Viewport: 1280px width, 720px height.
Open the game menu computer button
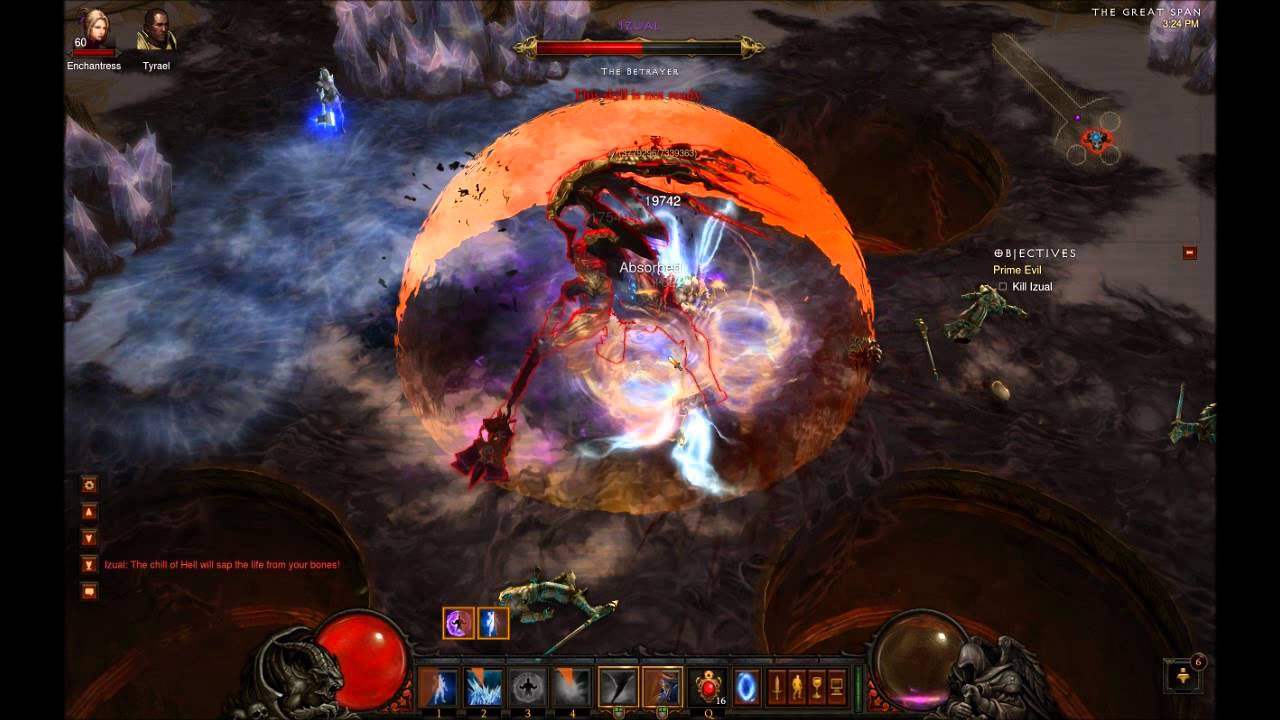837,687
